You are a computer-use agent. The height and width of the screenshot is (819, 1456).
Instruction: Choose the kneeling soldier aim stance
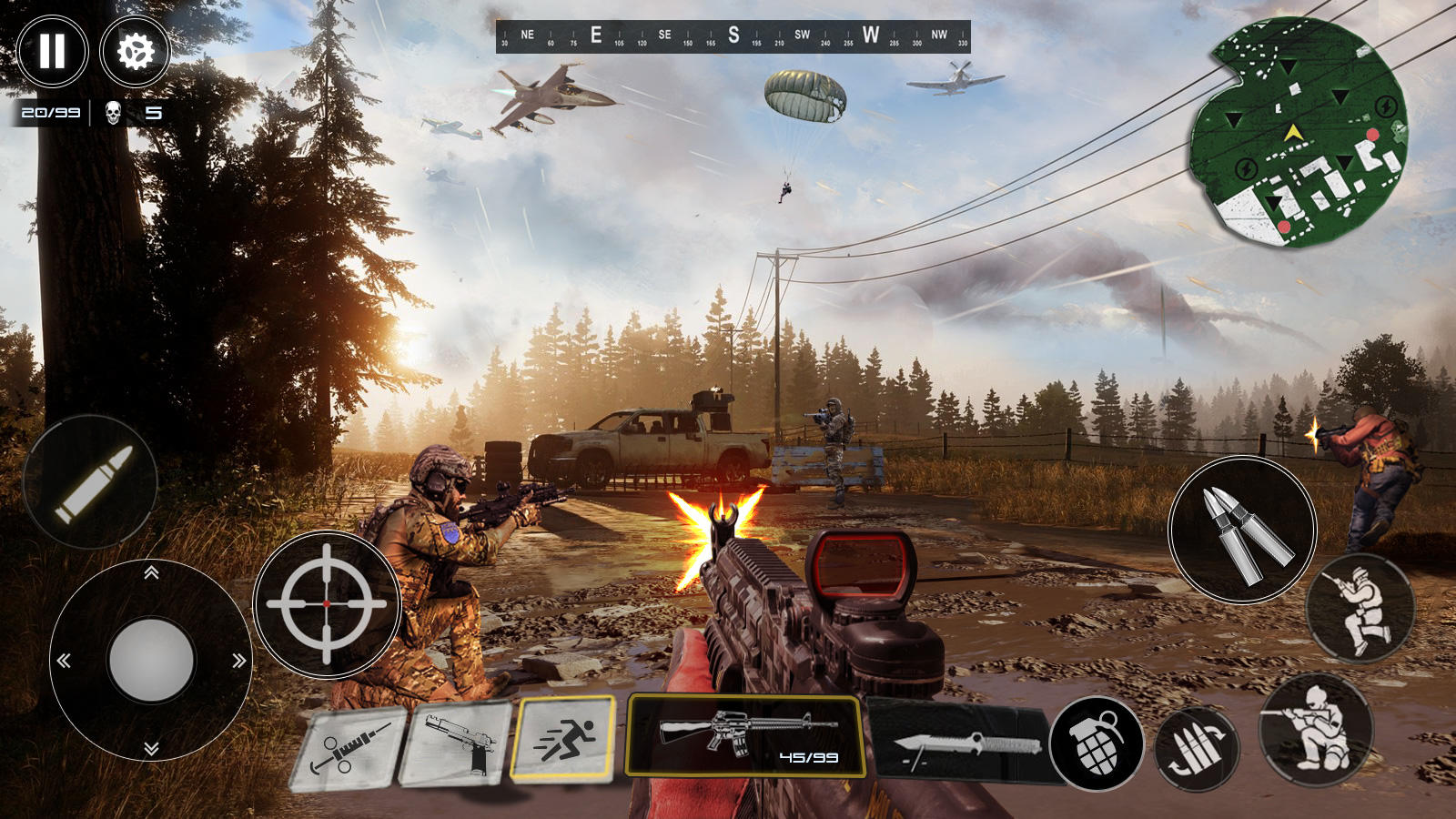pyautogui.click(x=1316, y=727)
